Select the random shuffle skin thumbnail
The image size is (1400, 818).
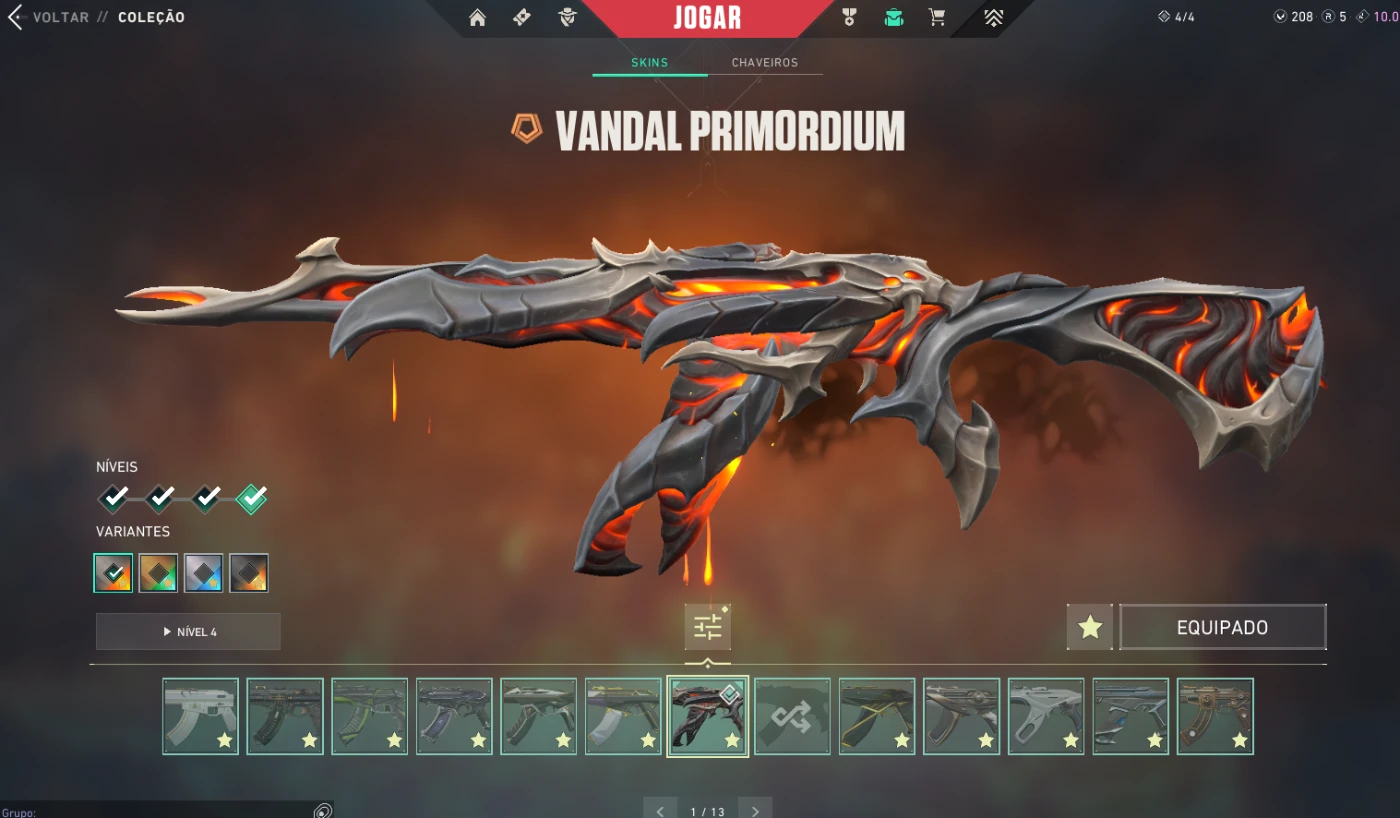click(792, 716)
